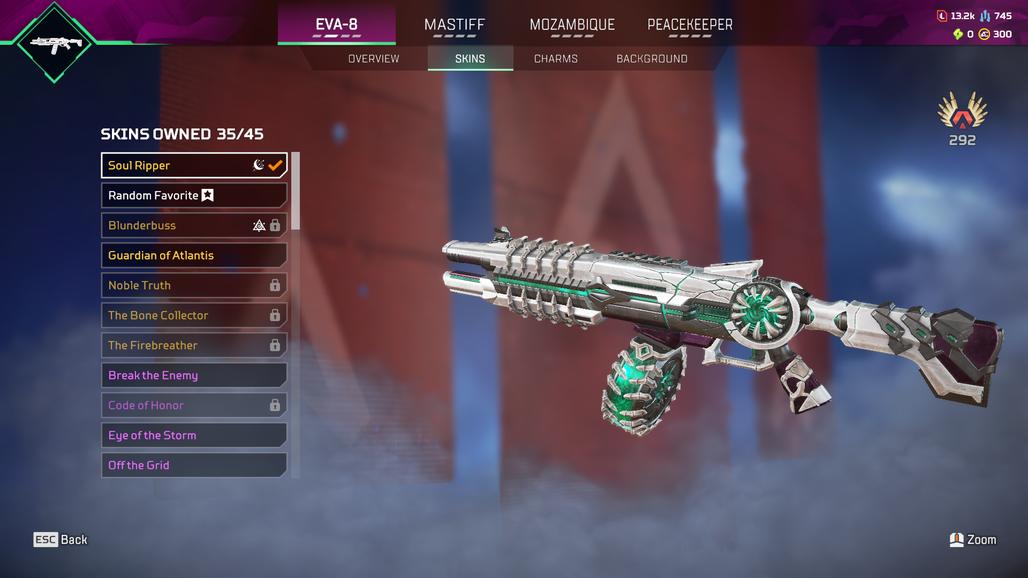Click the Back button
Screen dimensions: 1028x578
61,540
